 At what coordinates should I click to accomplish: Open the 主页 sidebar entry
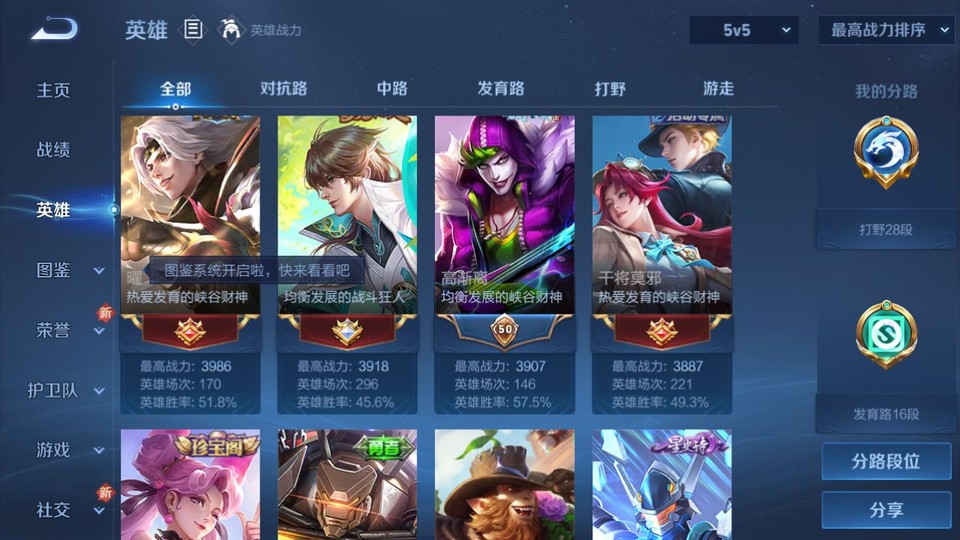click(x=54, y=90)
